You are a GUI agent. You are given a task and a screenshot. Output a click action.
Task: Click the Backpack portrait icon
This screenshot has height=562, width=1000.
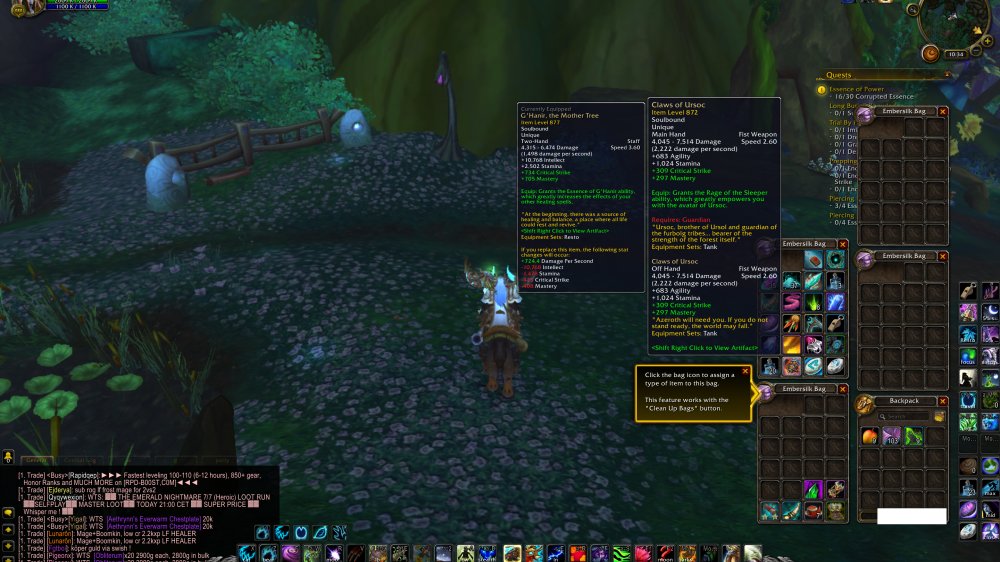pos(865,403)
